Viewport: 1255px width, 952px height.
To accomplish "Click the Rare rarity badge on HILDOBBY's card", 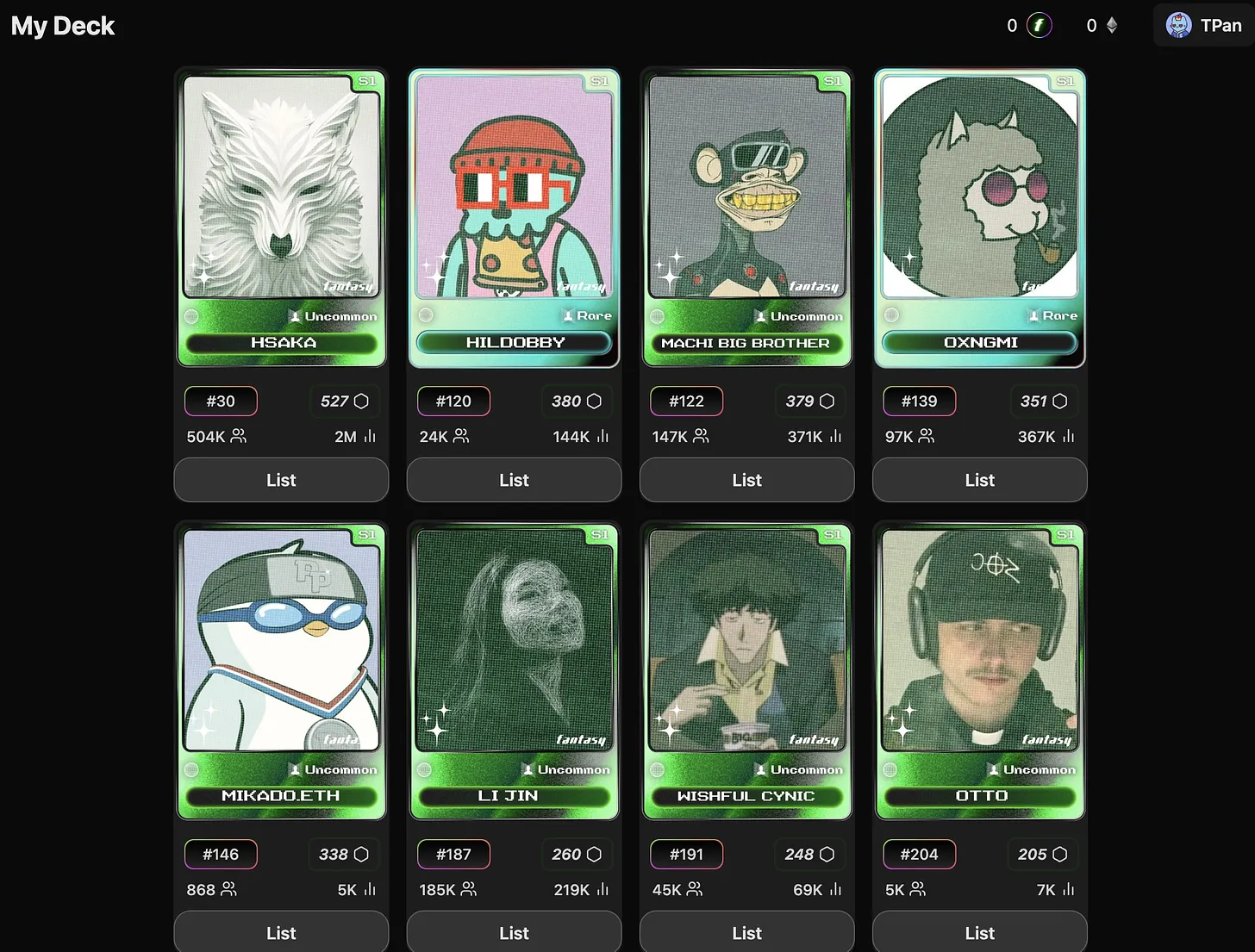I will [587, 315].
